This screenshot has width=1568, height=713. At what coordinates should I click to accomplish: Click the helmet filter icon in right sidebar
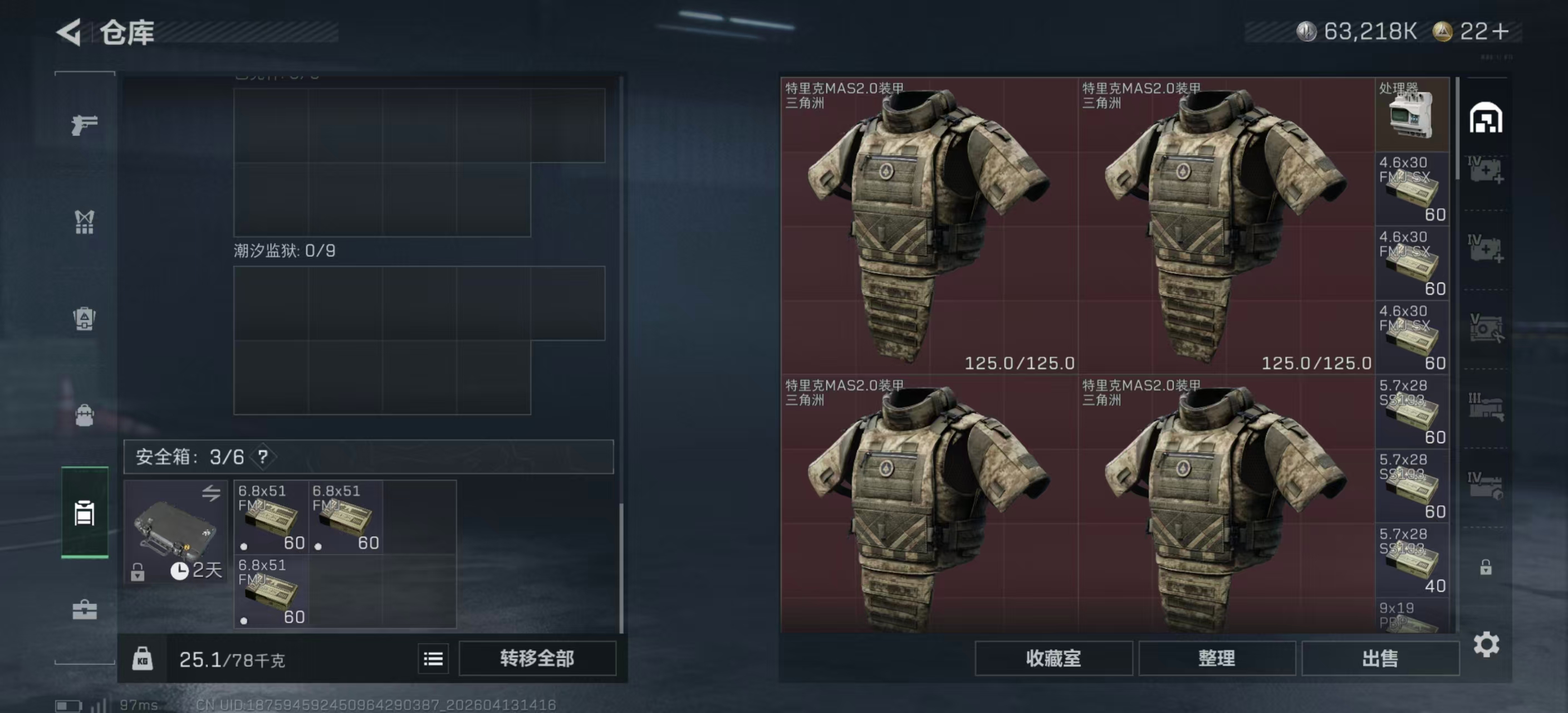tap(1488, 118)
